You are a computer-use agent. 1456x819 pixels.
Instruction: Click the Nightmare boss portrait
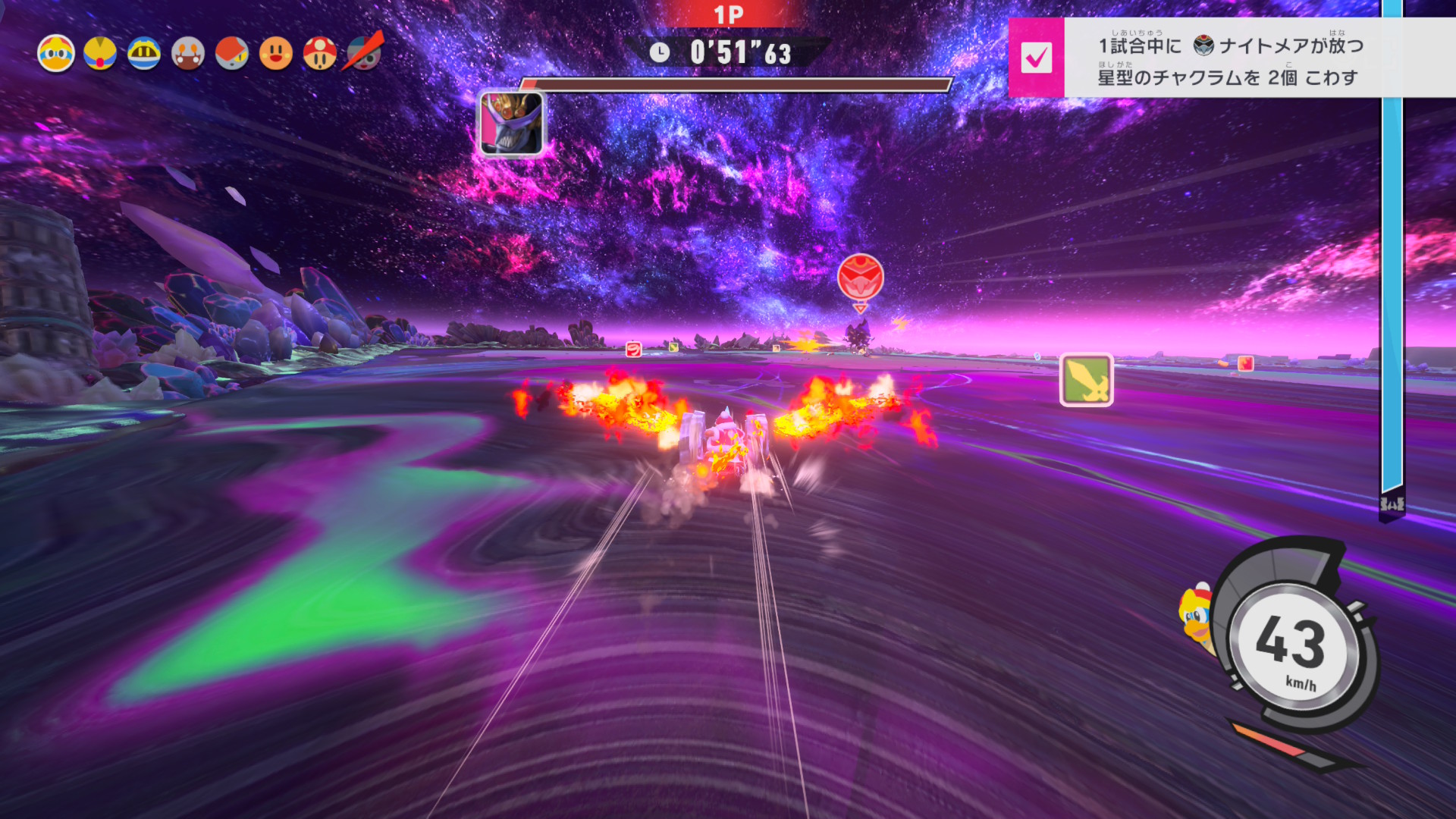point(511,124)
